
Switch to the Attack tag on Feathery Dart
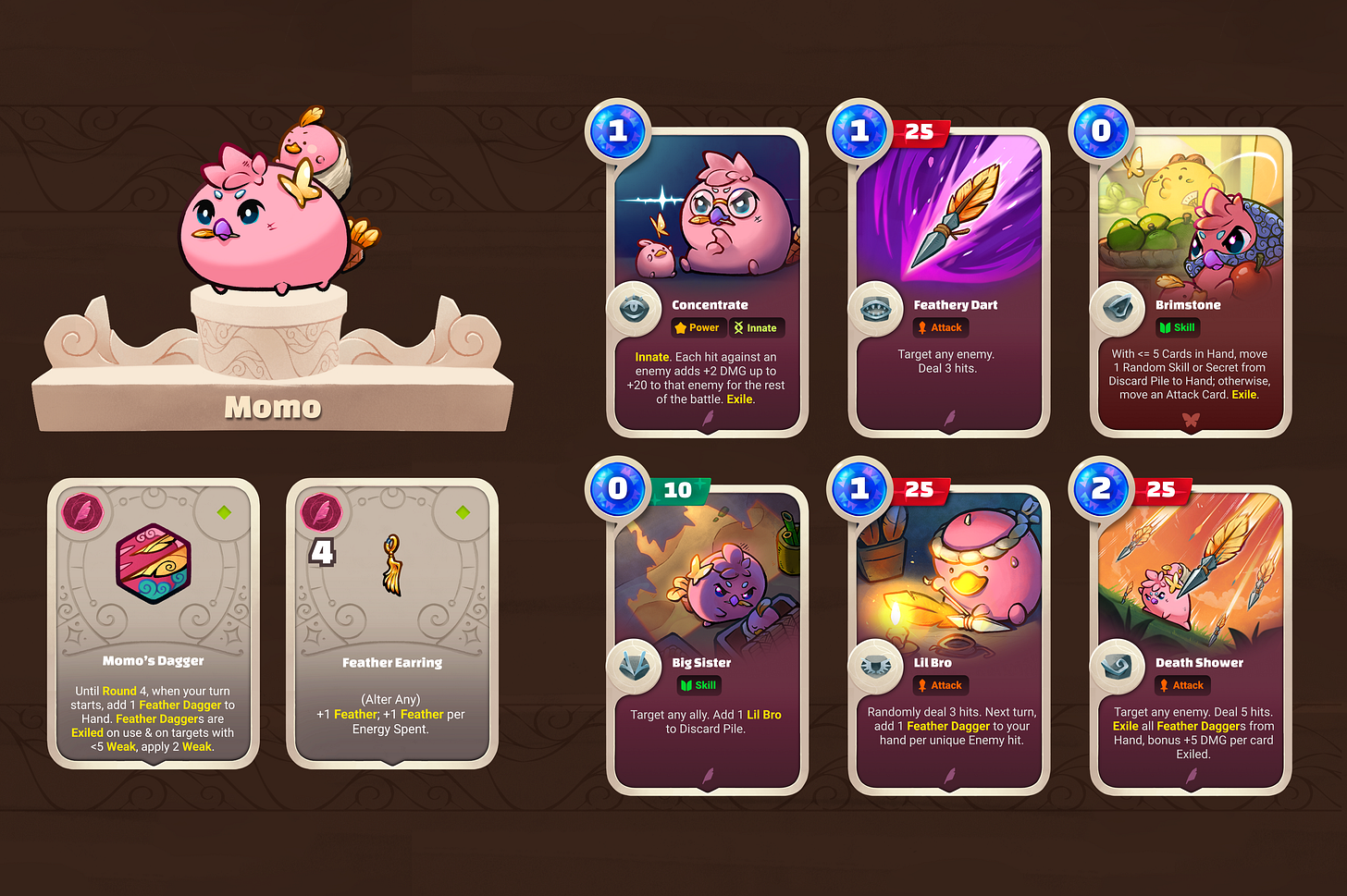(x=940, y=326)
